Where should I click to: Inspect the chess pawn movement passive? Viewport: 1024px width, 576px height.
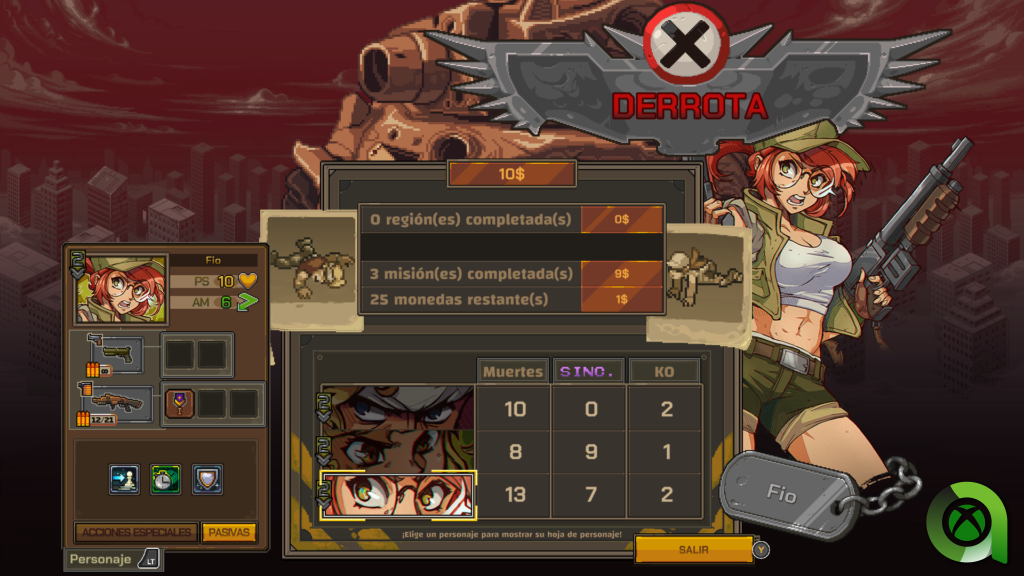[x=124, y=479]
